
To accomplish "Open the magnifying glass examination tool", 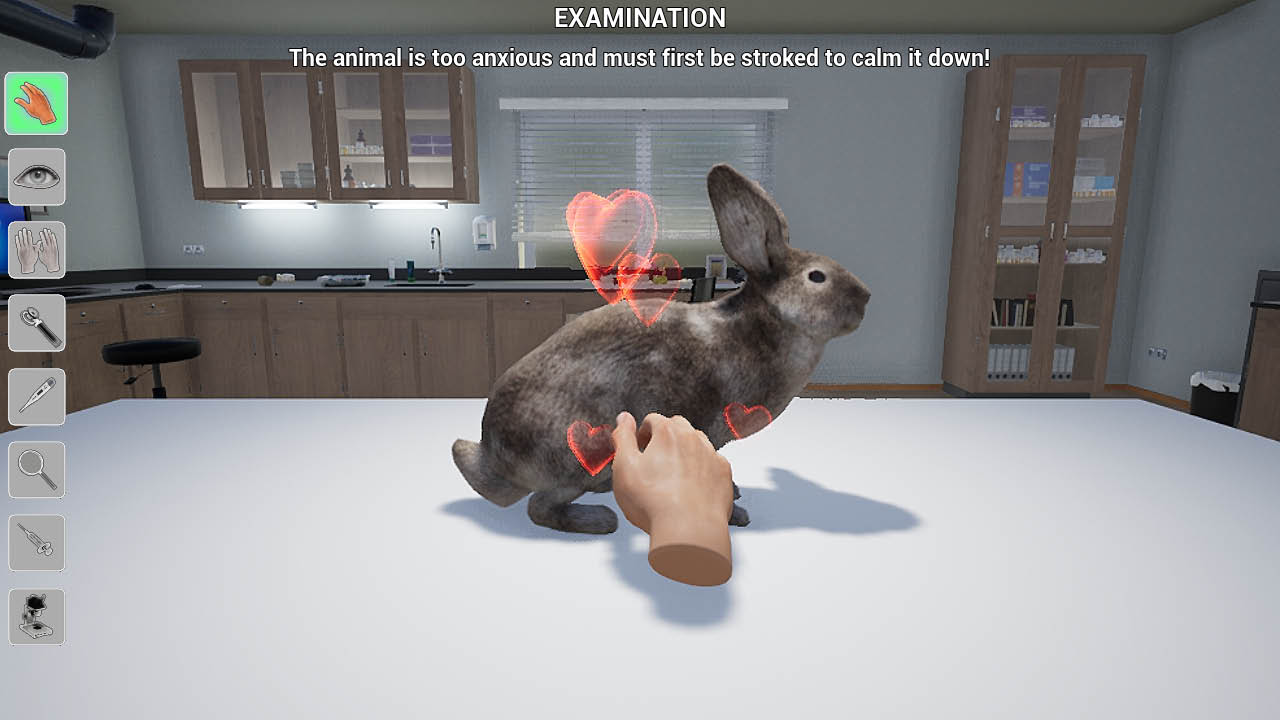I will 36,469.
